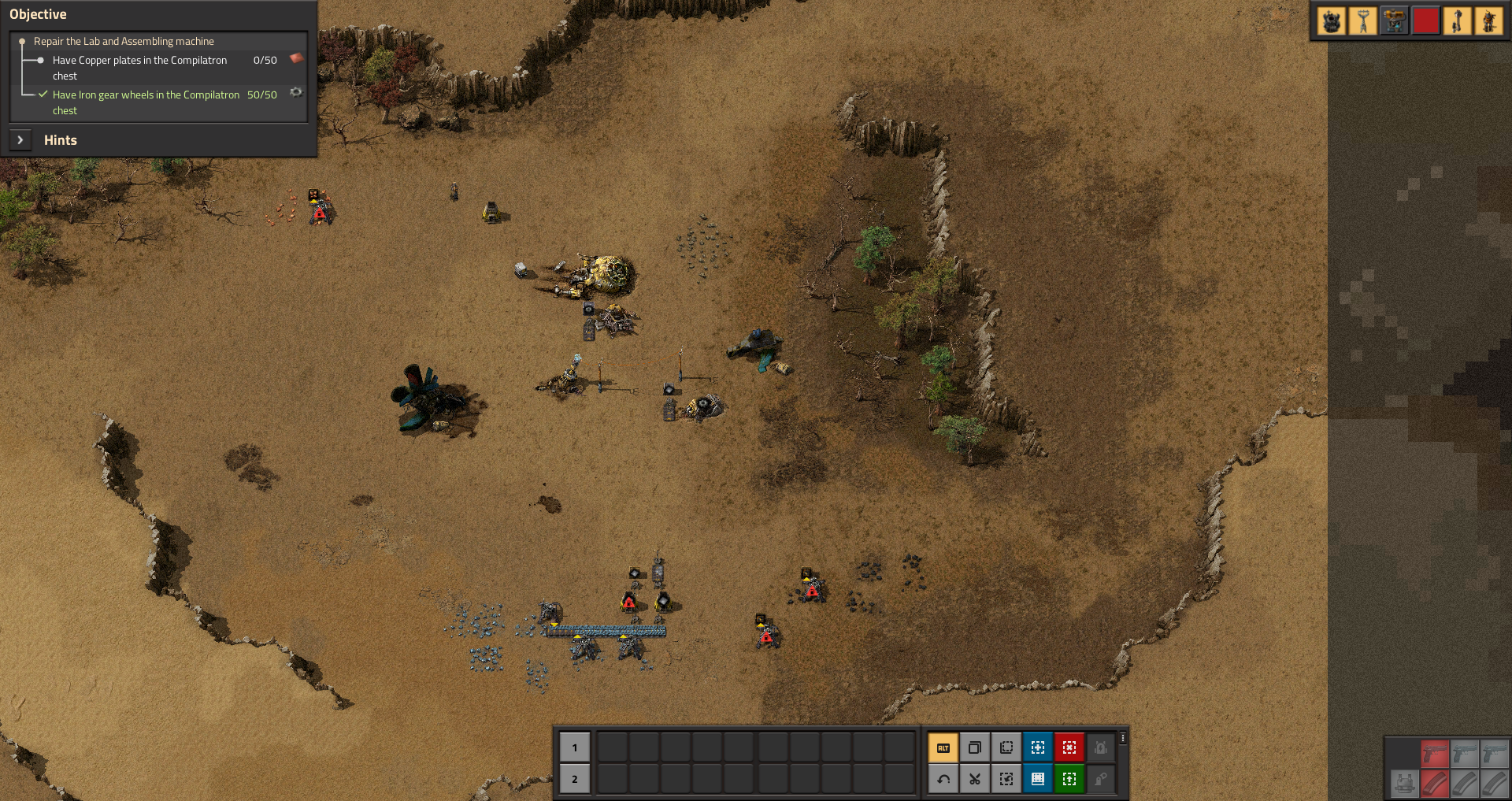Click the electric pole icon at top right
The image size is (1512, 801).
point(1363,21)
